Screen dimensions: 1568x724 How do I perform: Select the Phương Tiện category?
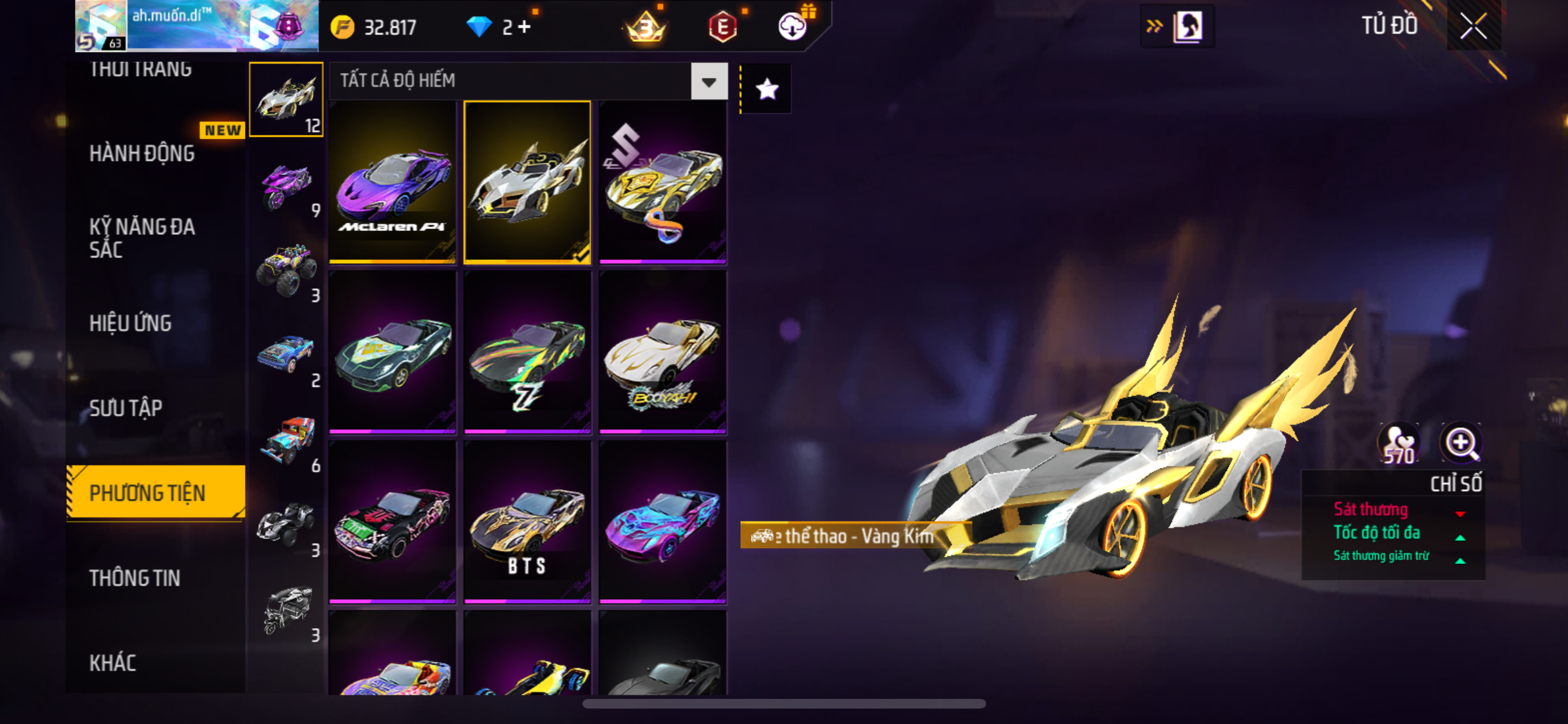click(147, 493)
